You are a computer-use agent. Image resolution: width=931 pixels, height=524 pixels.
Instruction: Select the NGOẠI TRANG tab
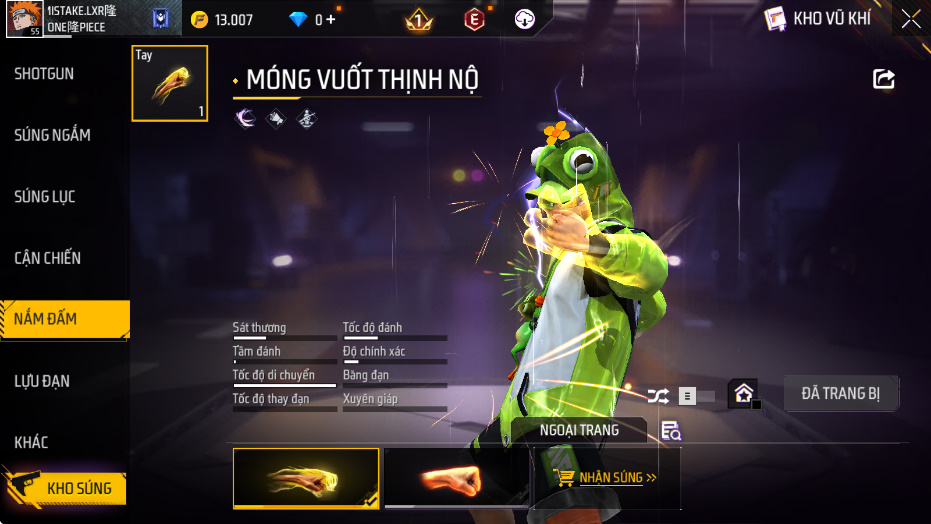coord(579,430)
